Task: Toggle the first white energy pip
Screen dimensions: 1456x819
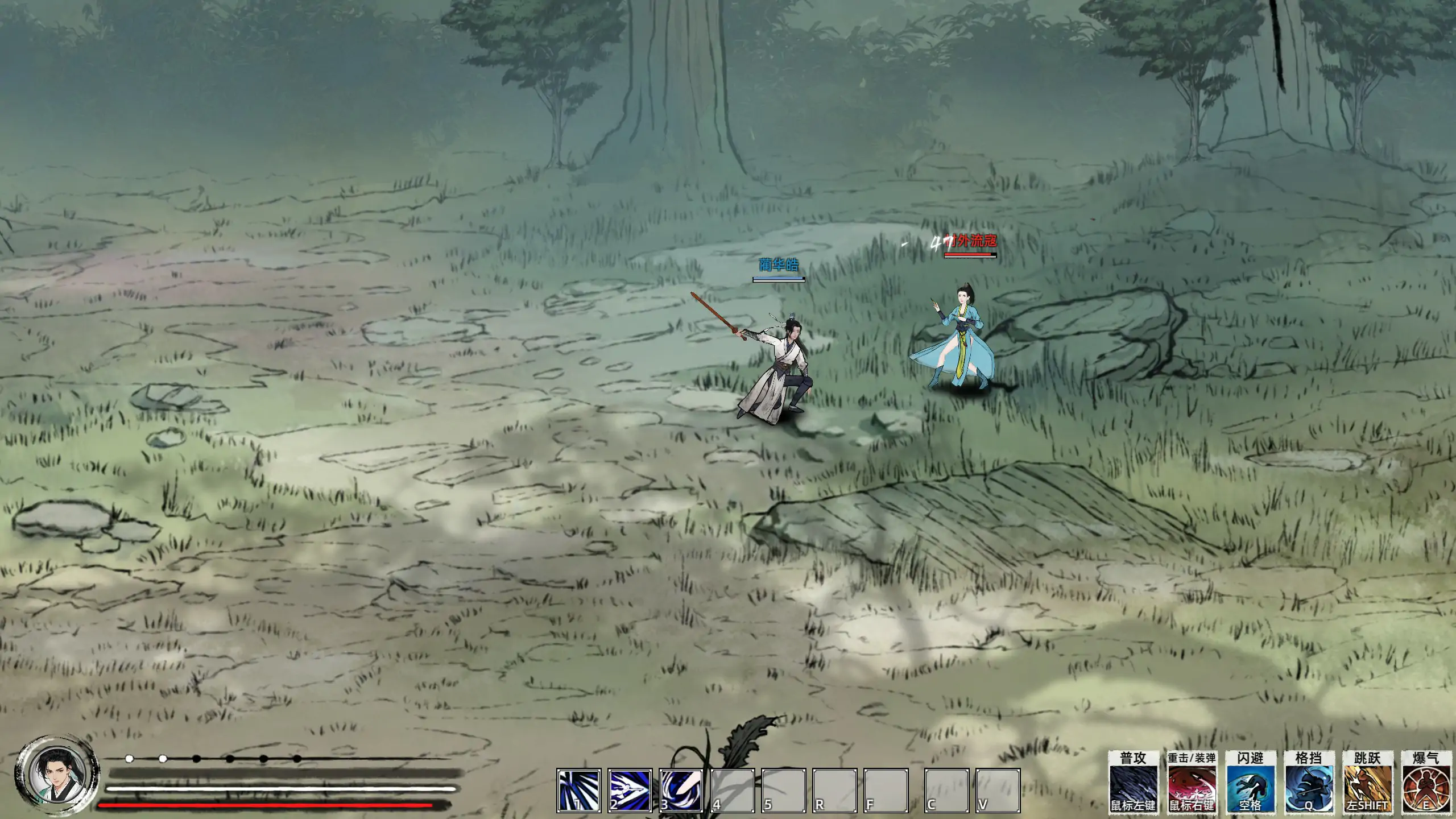Action: pos(129,758)
